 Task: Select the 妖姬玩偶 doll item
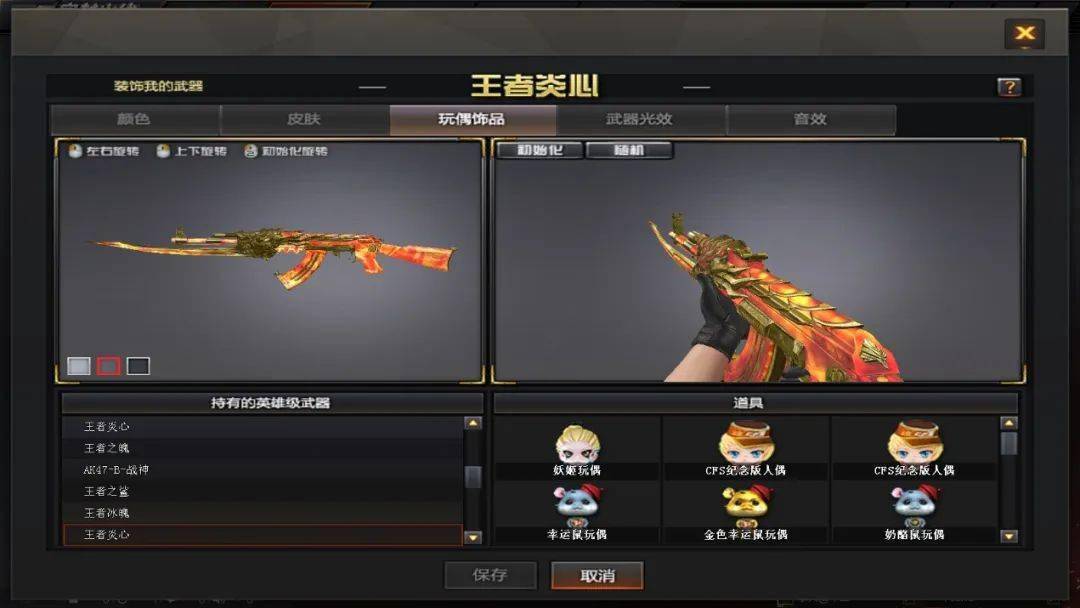point(577,448)
